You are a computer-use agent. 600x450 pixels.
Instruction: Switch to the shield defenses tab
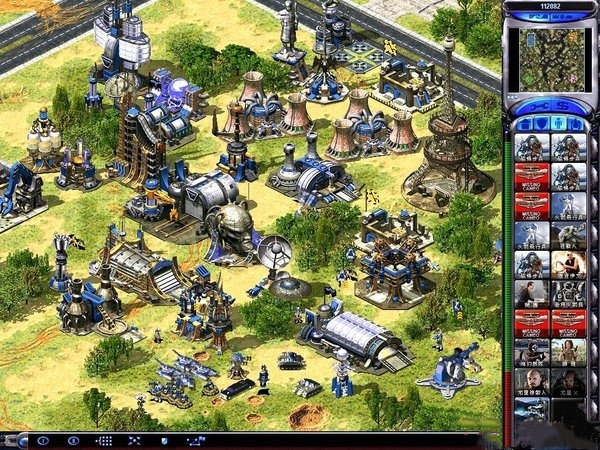(540, 124)
